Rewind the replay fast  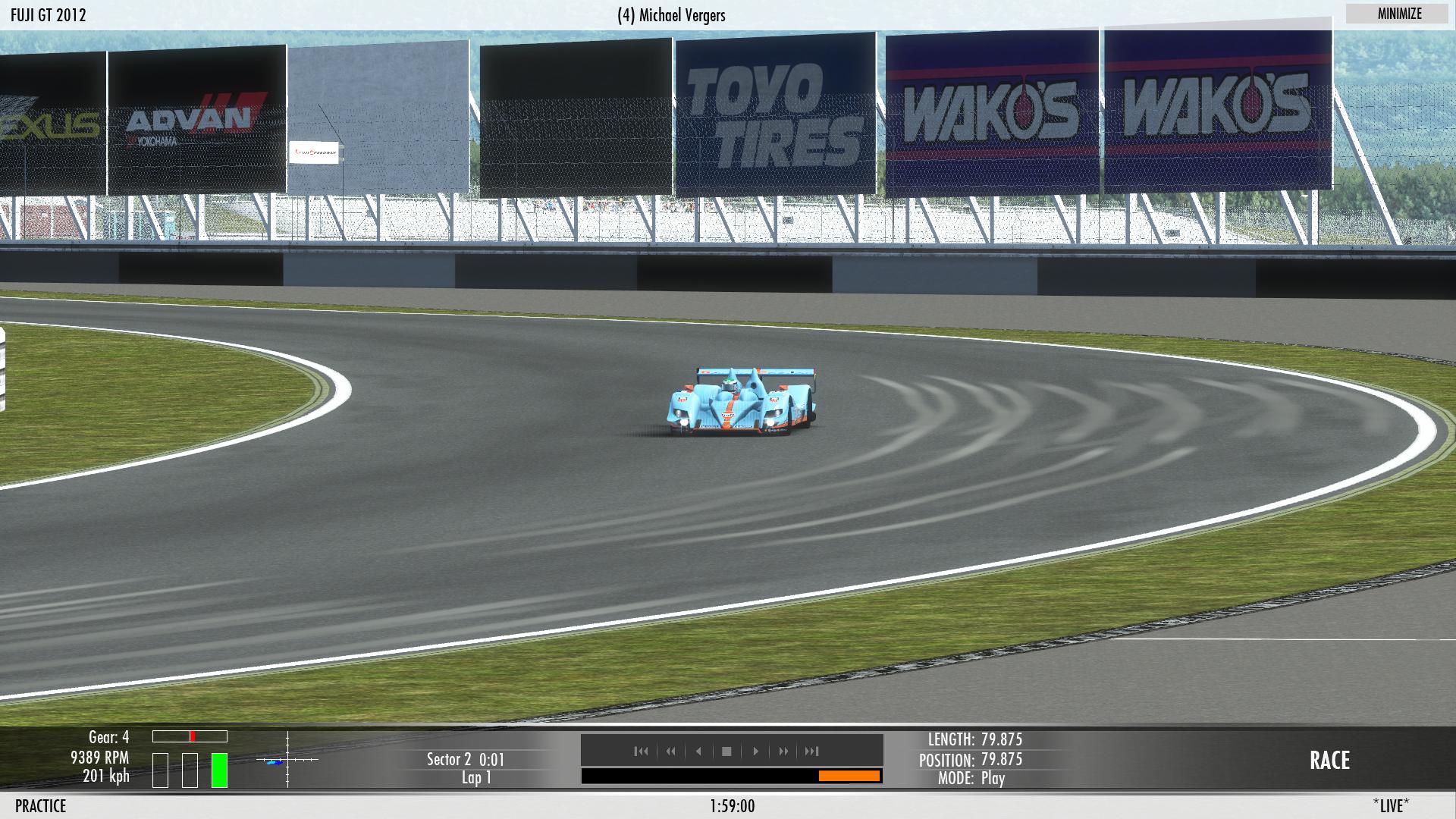(670, 752)
